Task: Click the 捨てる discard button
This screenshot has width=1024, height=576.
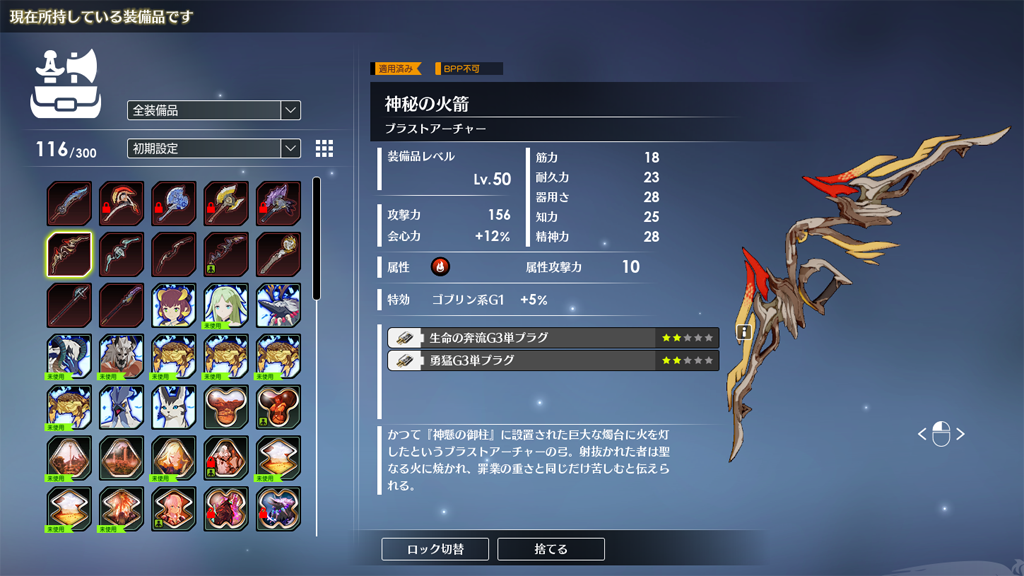Action: click(551, 549)
